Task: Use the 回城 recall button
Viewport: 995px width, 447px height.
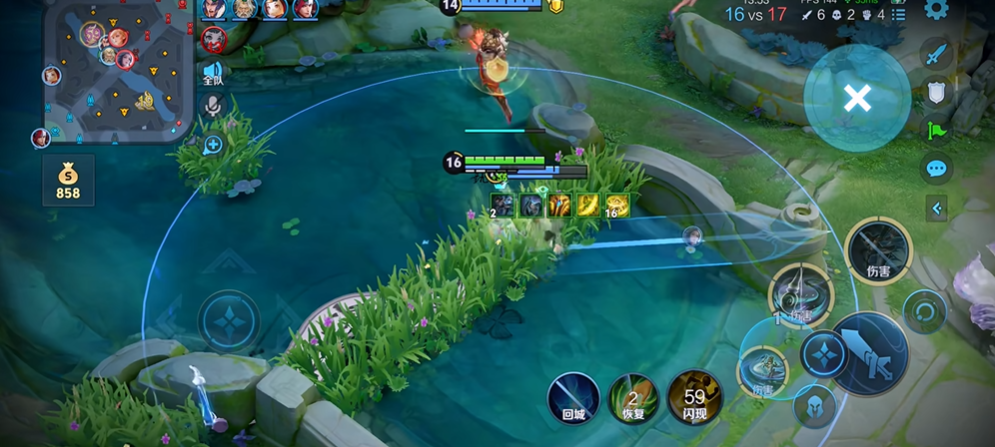Action: (x=573, y=397)
